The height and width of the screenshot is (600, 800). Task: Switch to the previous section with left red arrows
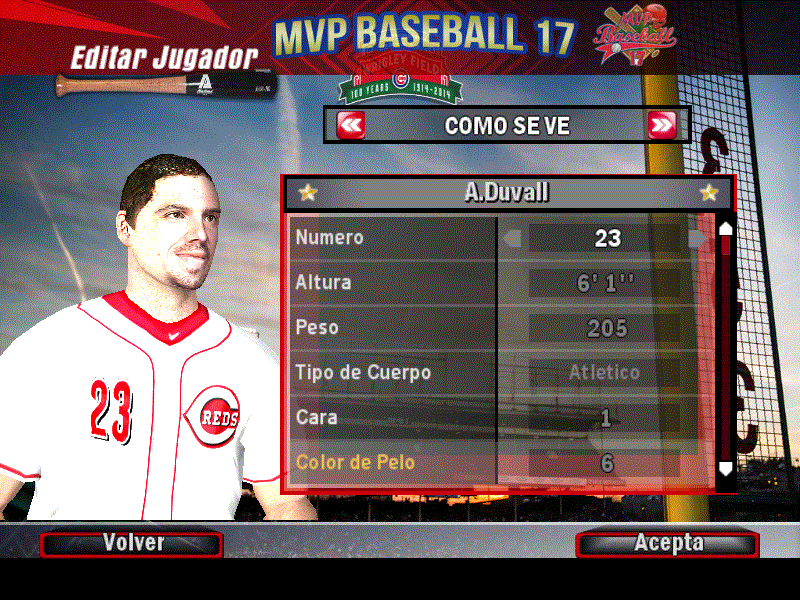coord(351,126)
